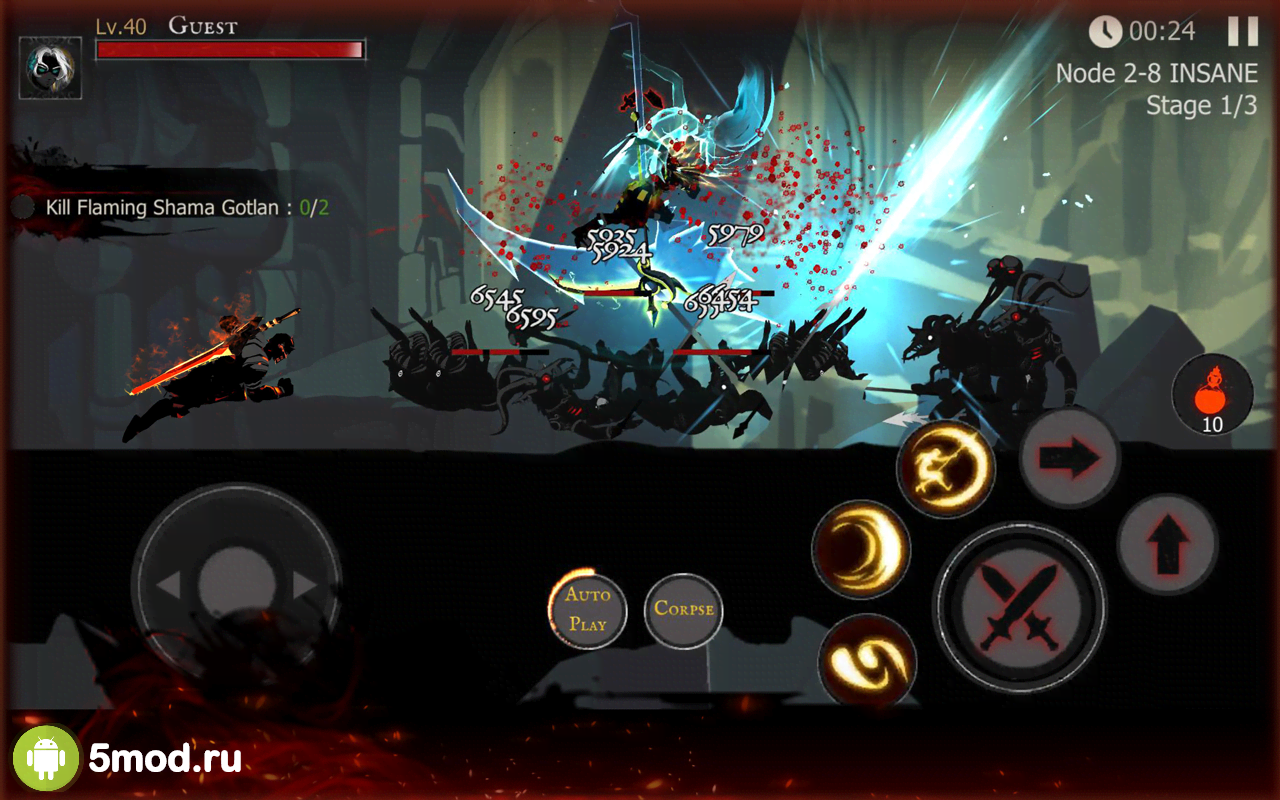This screenshot has width=1280, height=800.
Task: Toggle the Auto Play button
Action: tap(588, 609)
